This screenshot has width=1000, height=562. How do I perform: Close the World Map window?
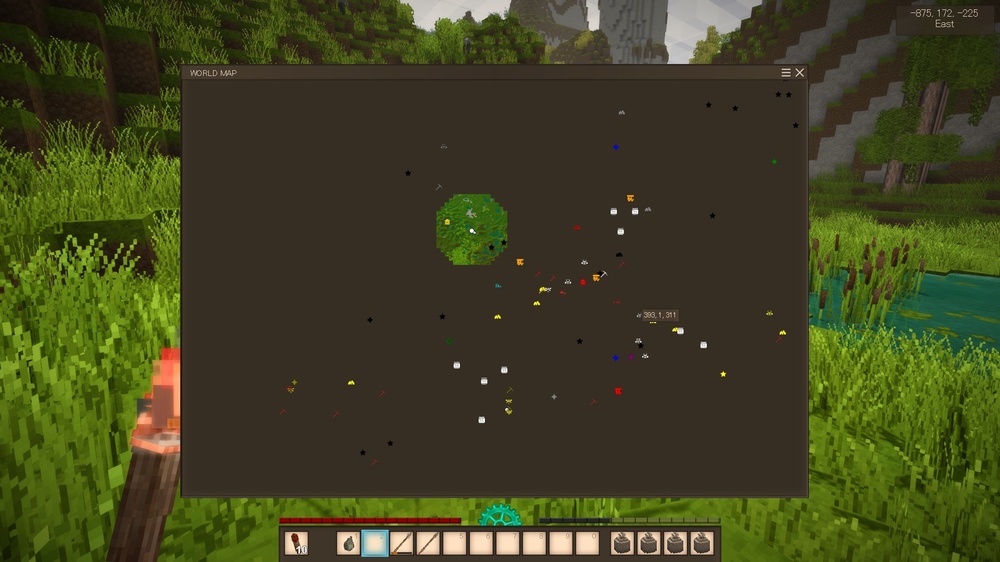click(x=799, y=73)
